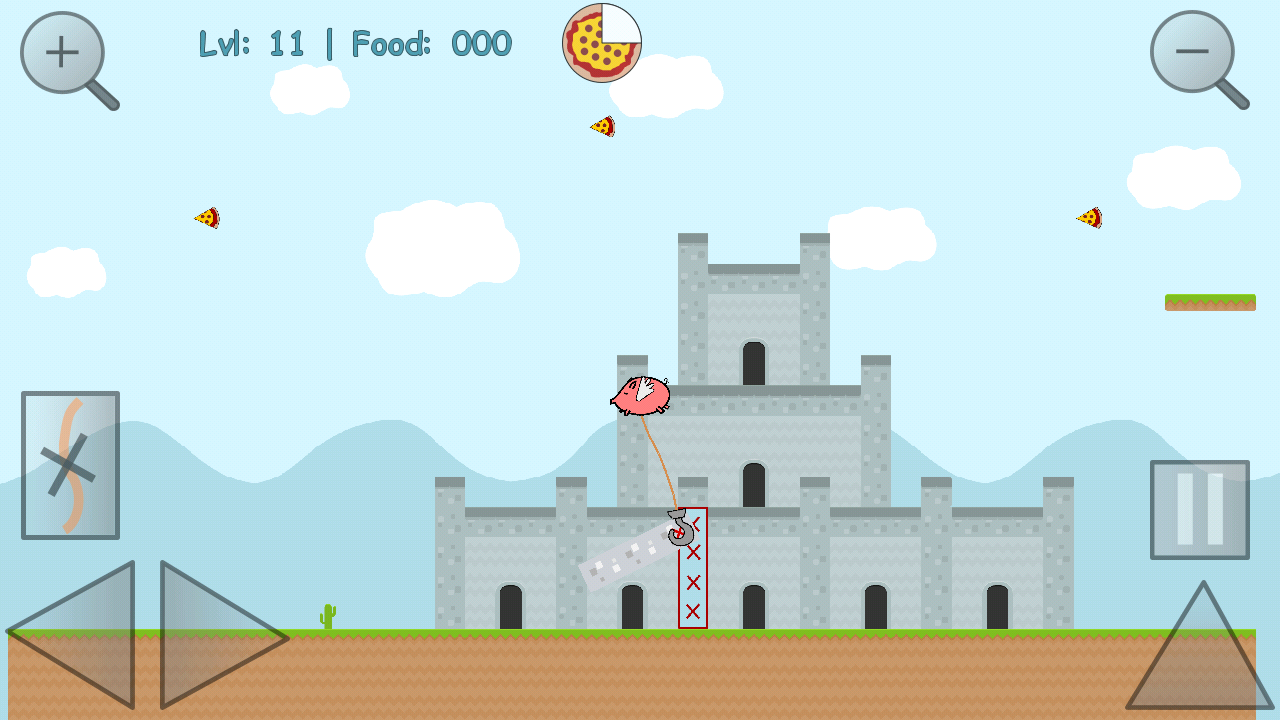Tap the green platform on the right edge
This screenshot has width=1280, height=720.
[x=1210, y=302]
